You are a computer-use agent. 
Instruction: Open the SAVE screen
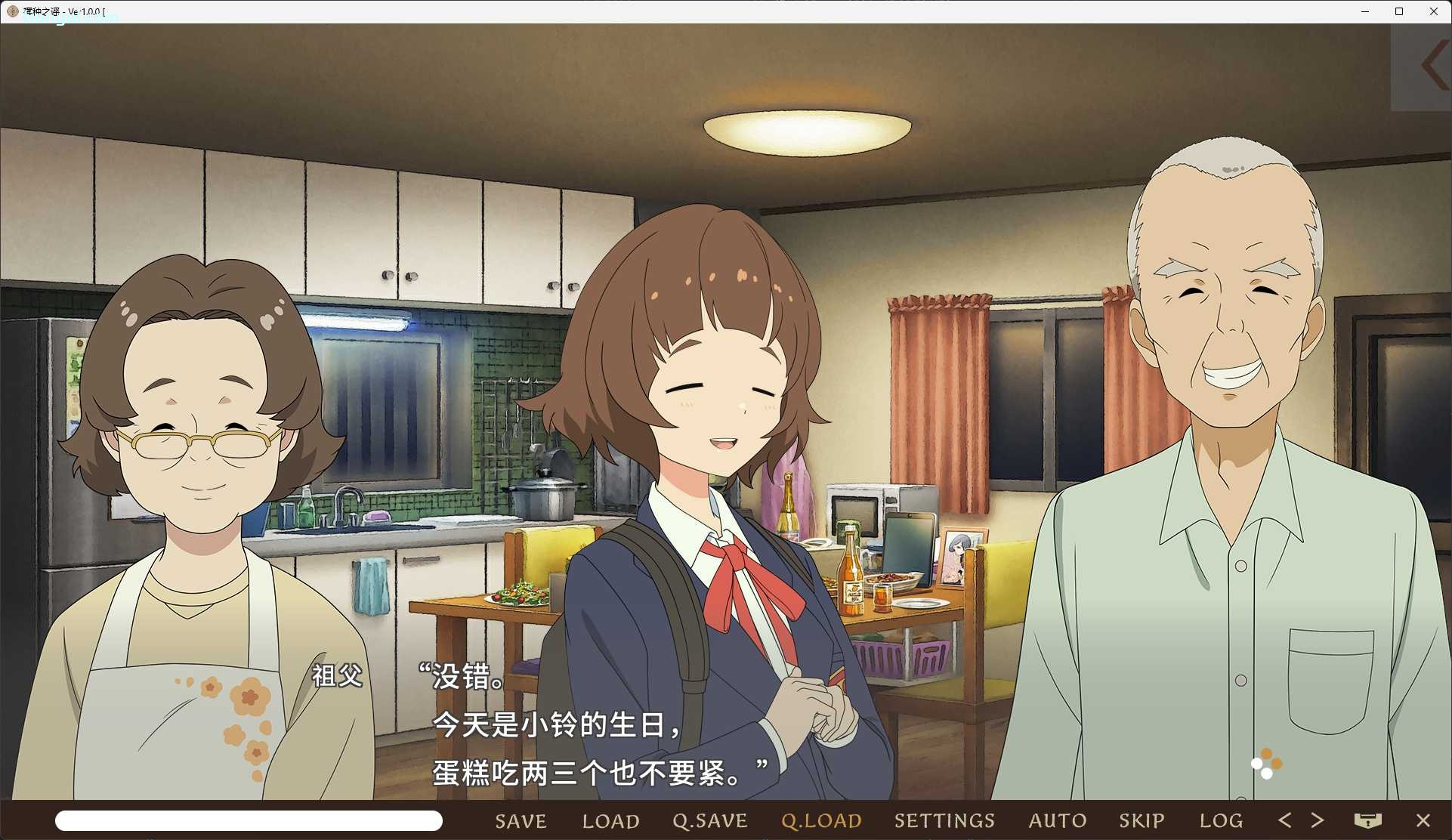click(x=520, y=820)
